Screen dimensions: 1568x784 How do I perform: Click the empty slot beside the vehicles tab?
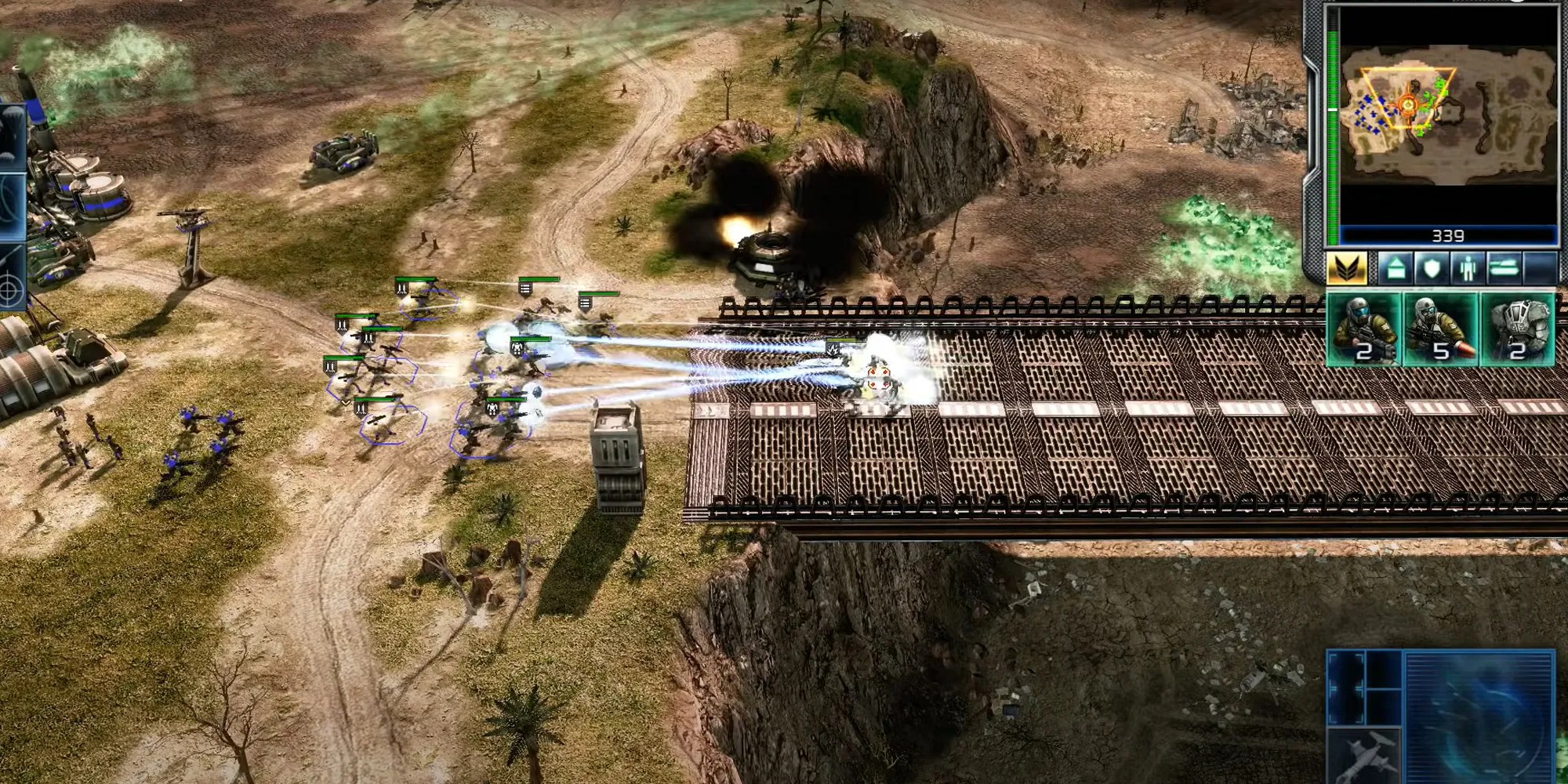coord(1541,267)
